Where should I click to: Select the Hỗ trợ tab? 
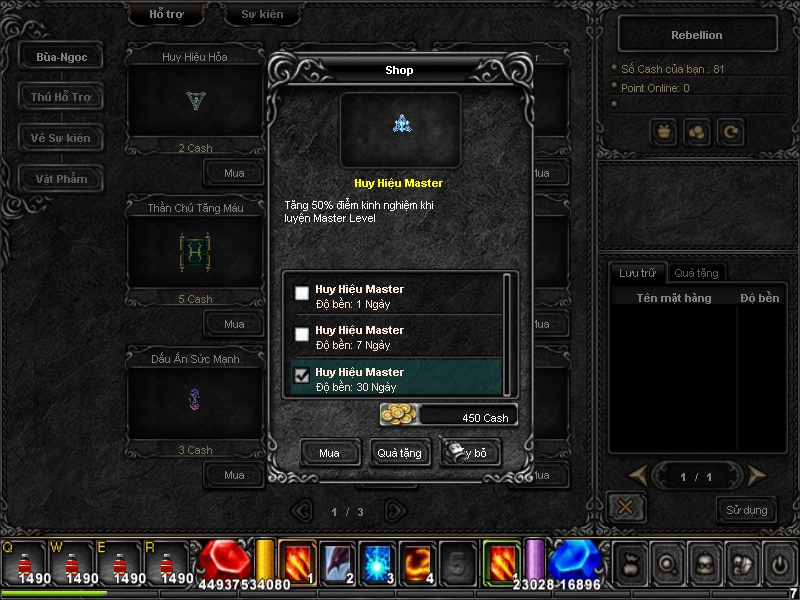tap(166, 15)
